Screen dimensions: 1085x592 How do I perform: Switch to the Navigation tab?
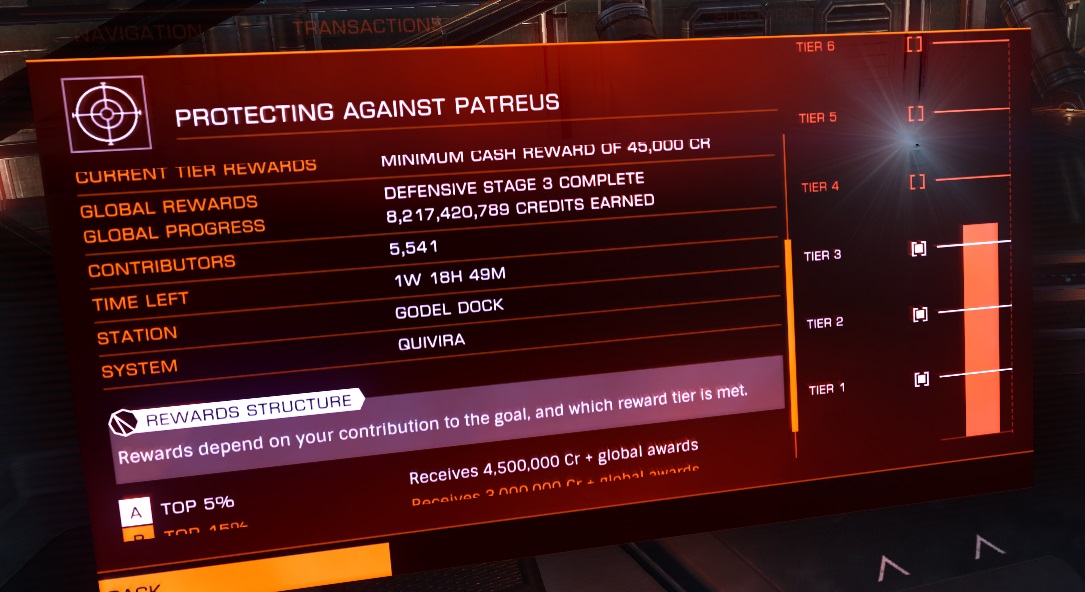coord(139,30)
